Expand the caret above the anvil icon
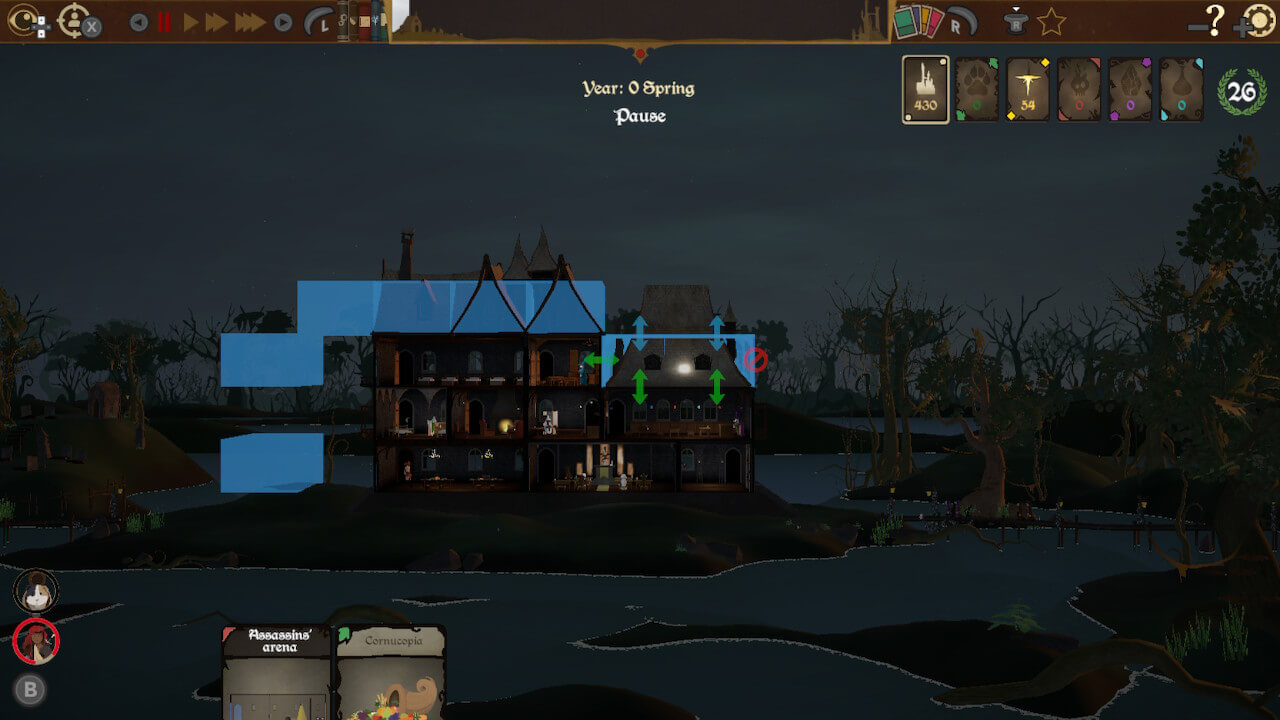The image size is (1280, 720). pyautogui.click(x=1016, y=8)
